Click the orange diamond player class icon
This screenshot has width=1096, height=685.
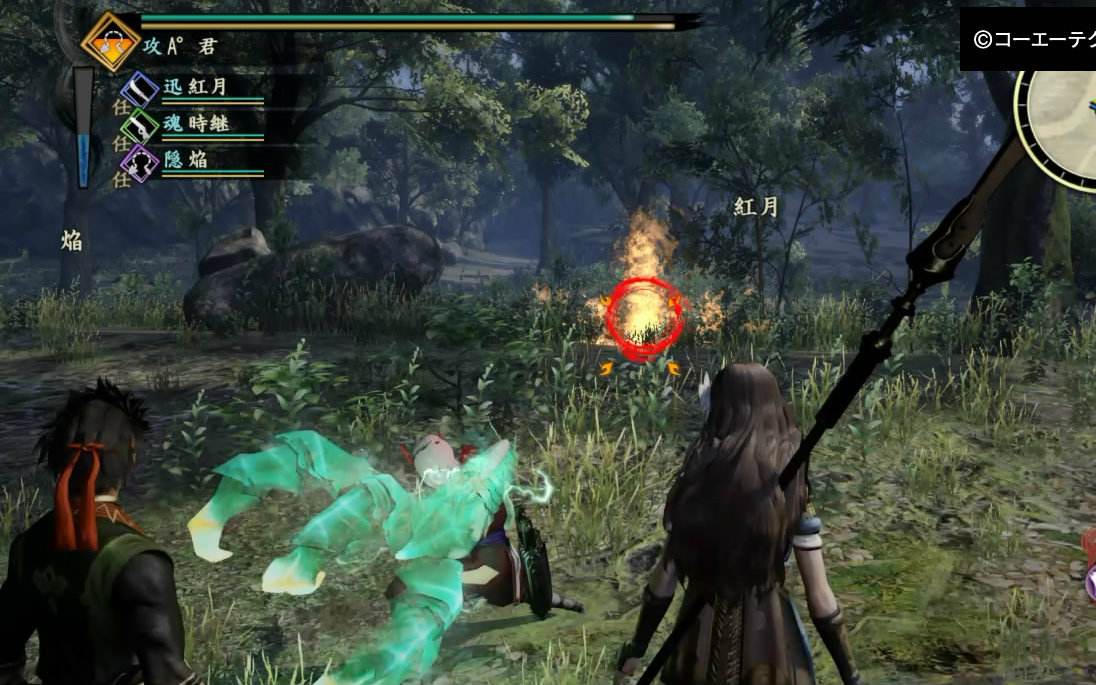click(110, 42)
